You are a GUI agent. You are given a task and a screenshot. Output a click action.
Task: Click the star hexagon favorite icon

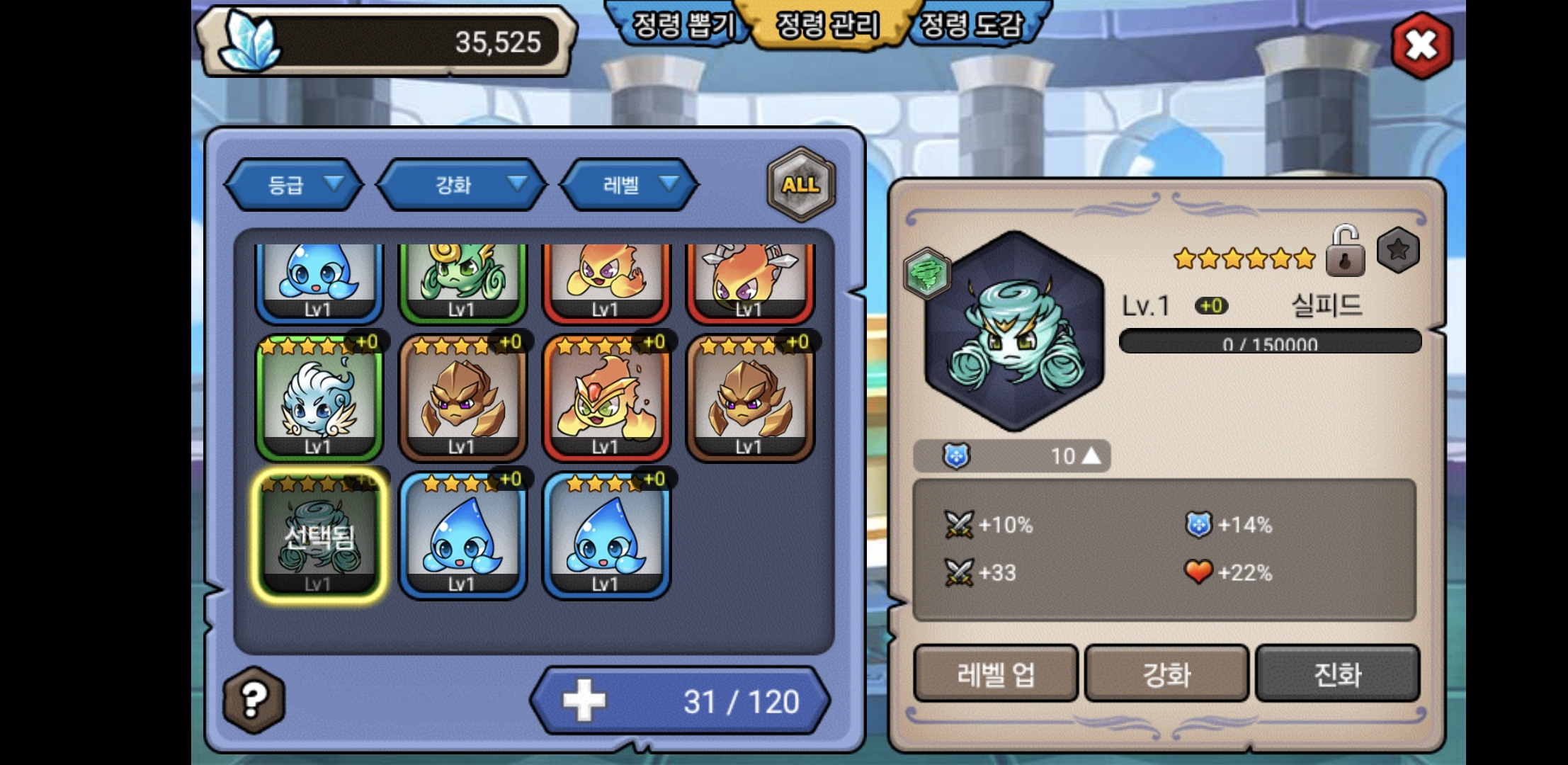coord(1397,250)
